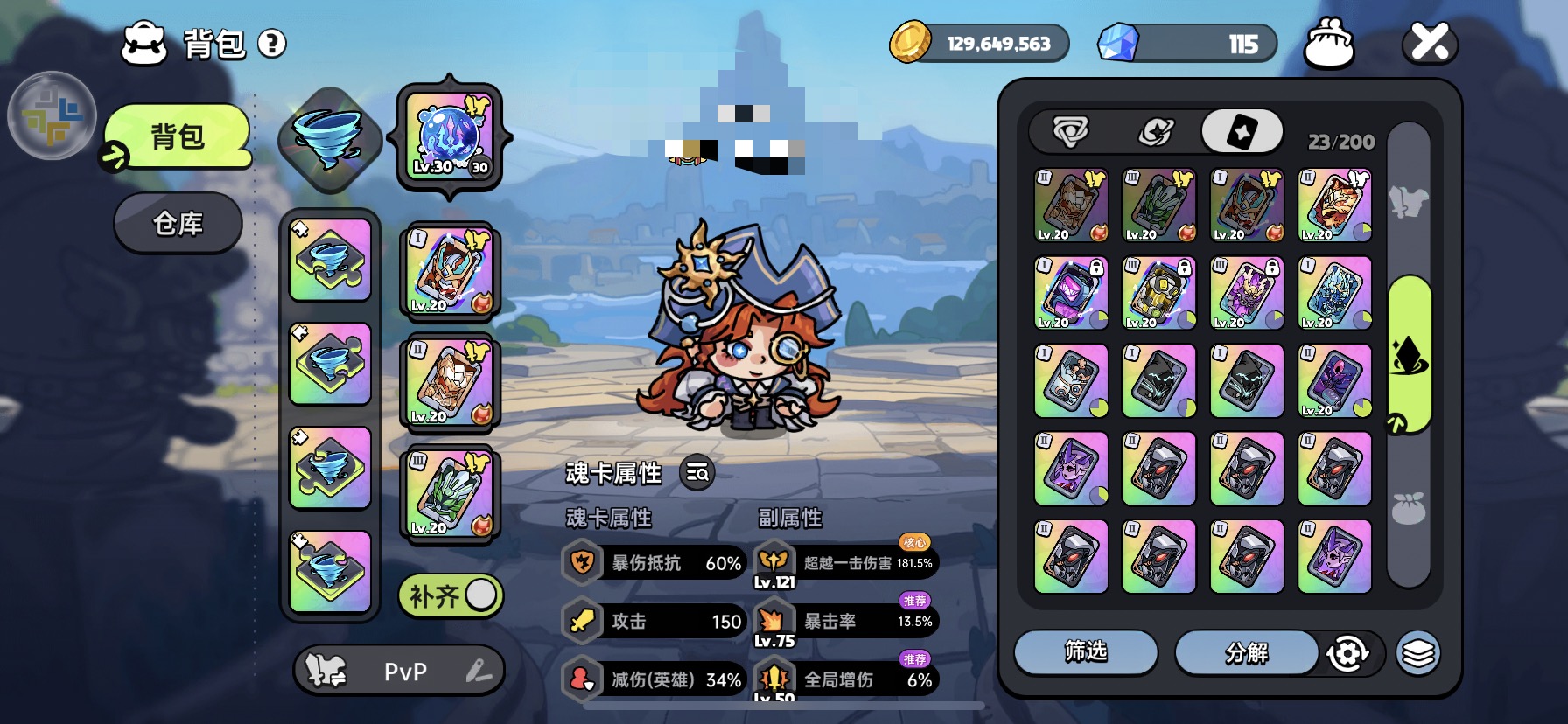The image size is (1568, 724).
Task: Click the 分解 decompose button
Action: pyautogui.click(x=1246, y=652)
